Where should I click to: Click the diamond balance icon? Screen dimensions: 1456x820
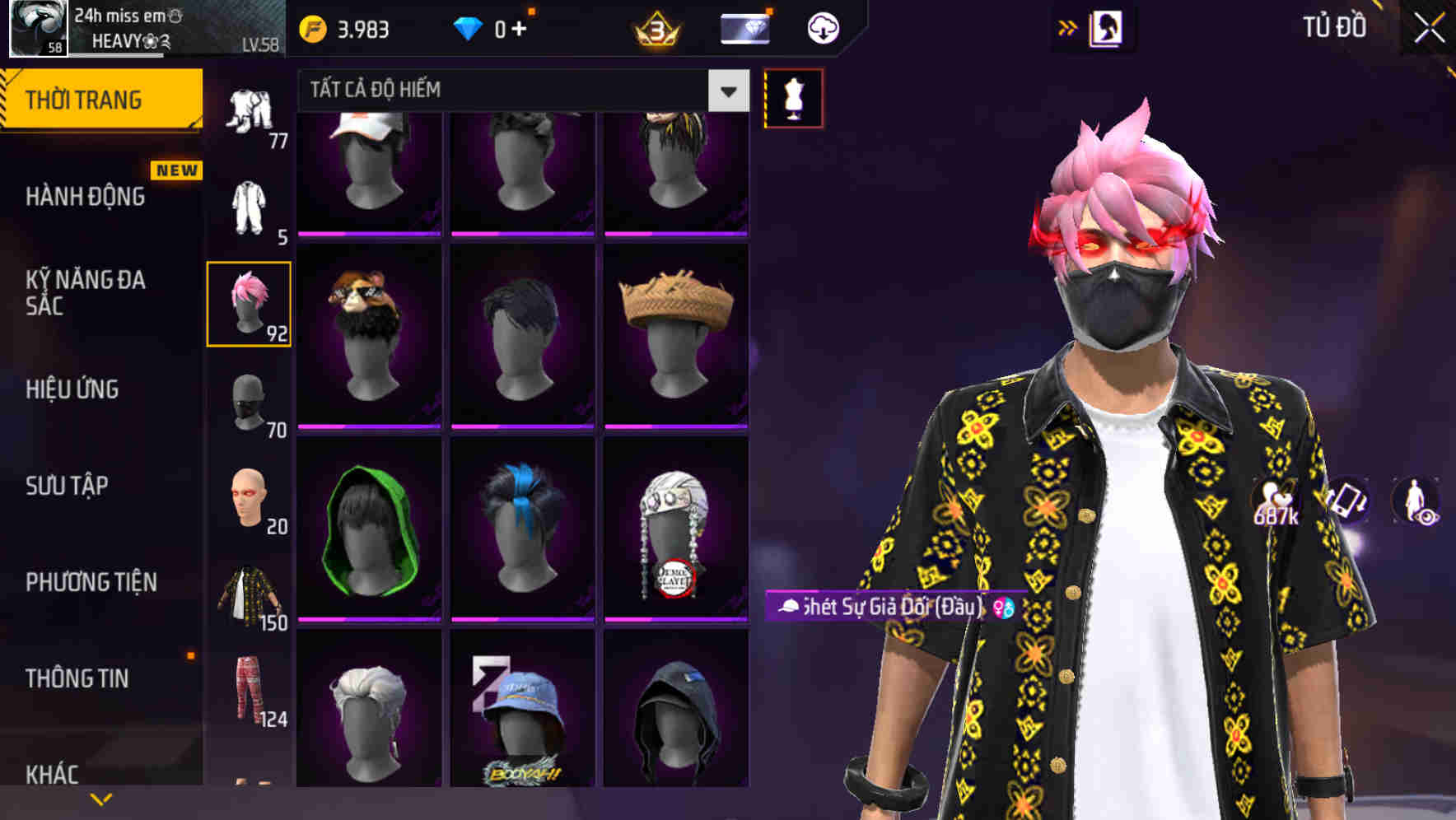coord(470,27)
